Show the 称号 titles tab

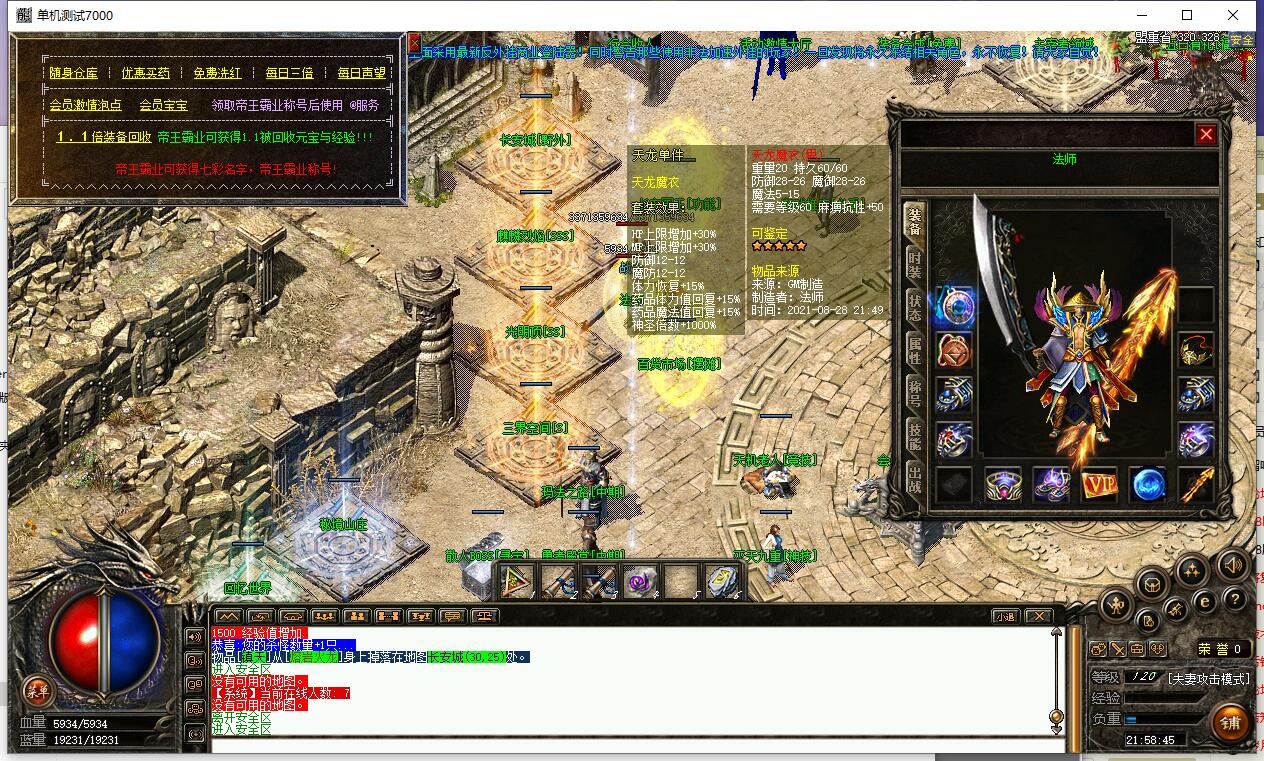point(914,393)
